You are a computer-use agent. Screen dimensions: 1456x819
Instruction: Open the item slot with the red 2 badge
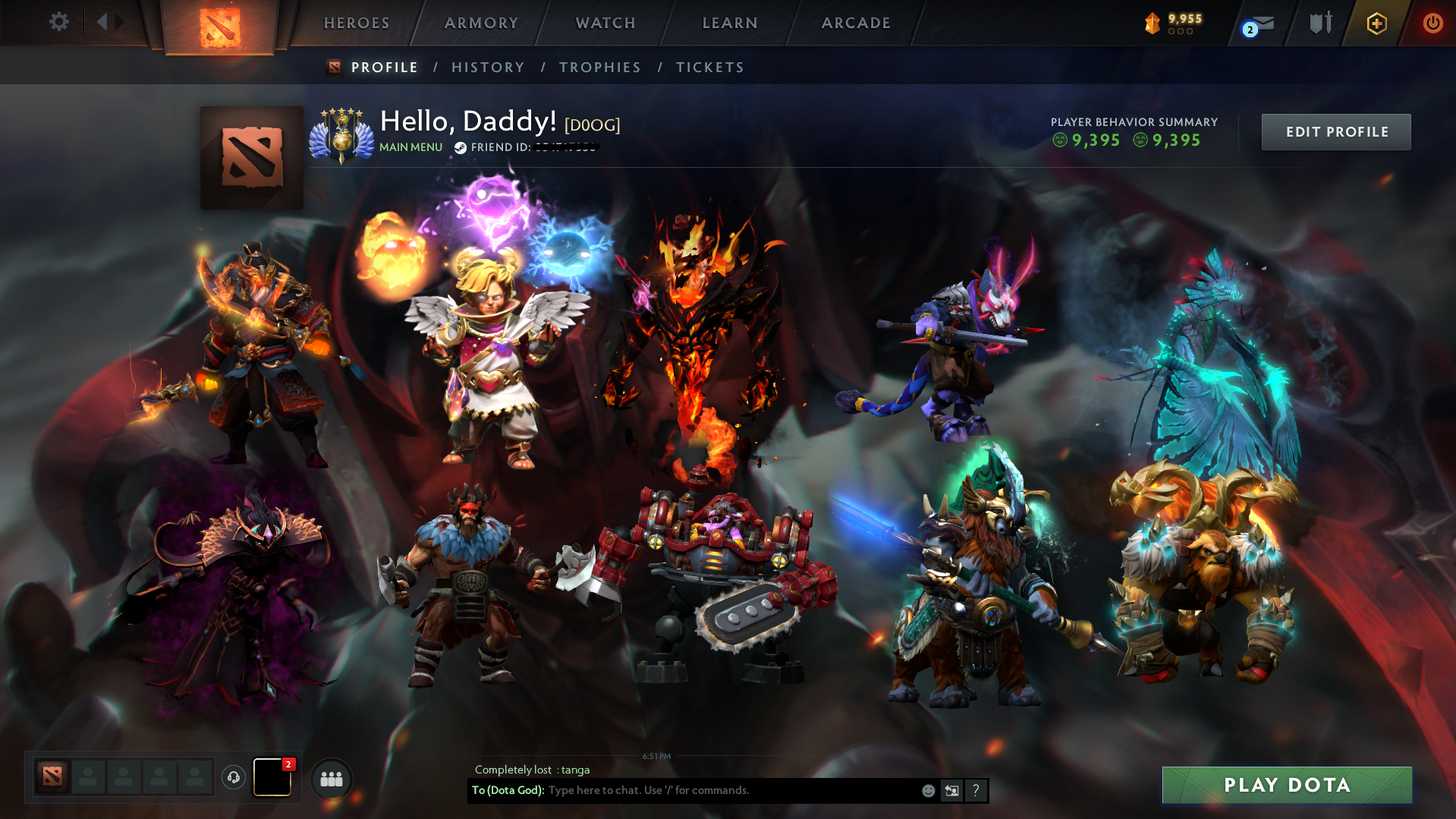[272, 777]
